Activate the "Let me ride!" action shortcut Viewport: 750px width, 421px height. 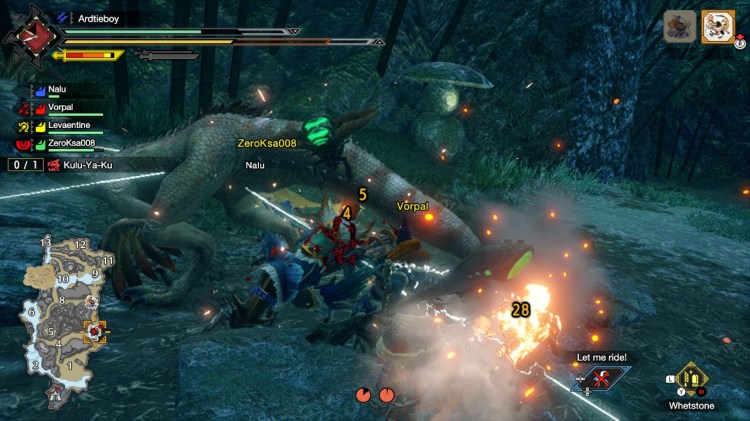601,378
